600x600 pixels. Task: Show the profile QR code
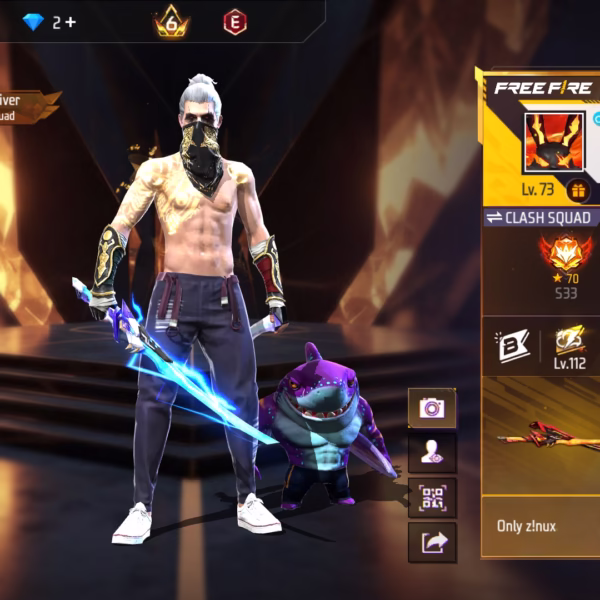tap(432, 497)
